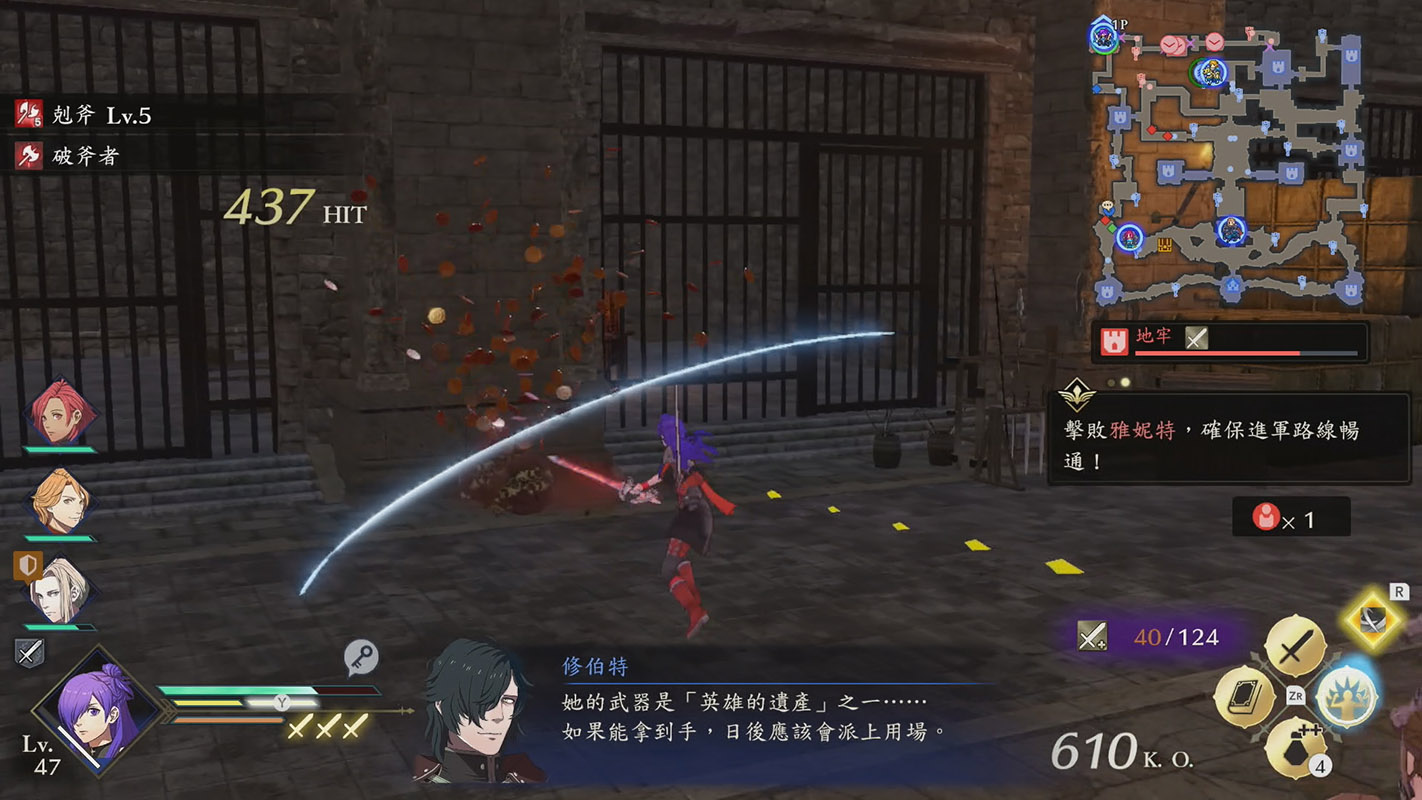Use the spellbook magic button
This screenshot has width=1422, height=800.
pos(1244,697)
